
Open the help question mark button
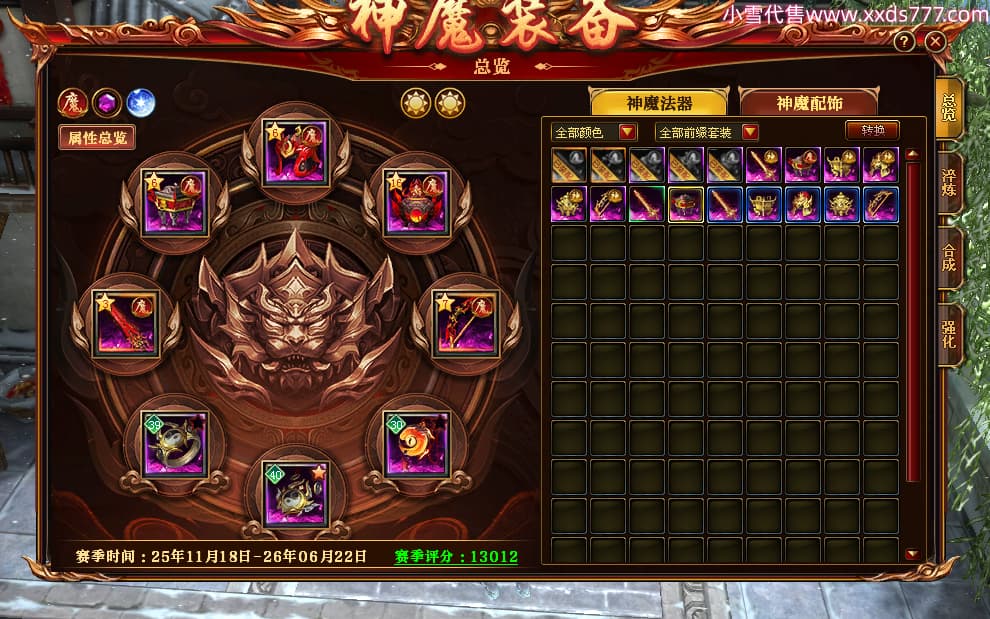pos(905,41)
